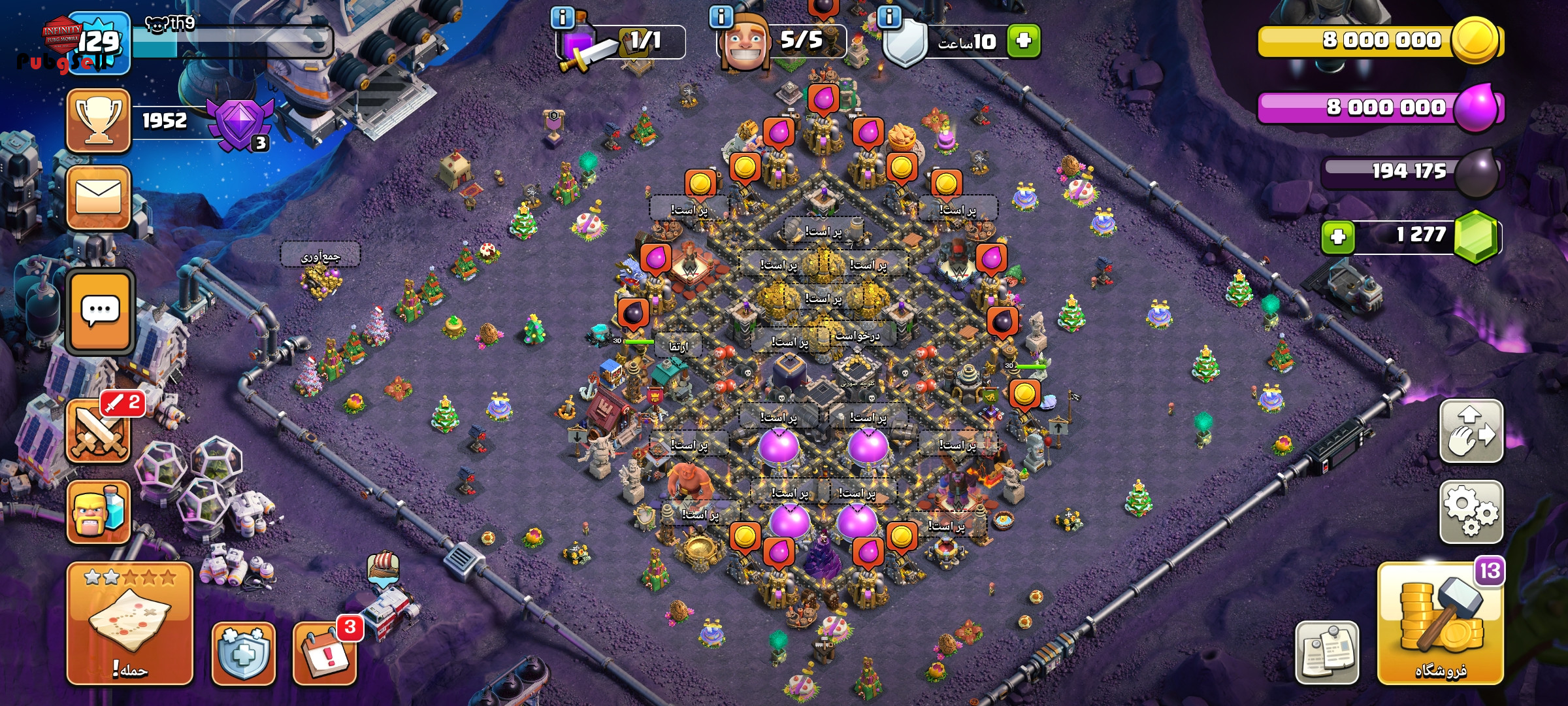This screenshot has width=1568, height=706.
Task: Add shield time with green plus
Action: click(x=1023, y=41)
